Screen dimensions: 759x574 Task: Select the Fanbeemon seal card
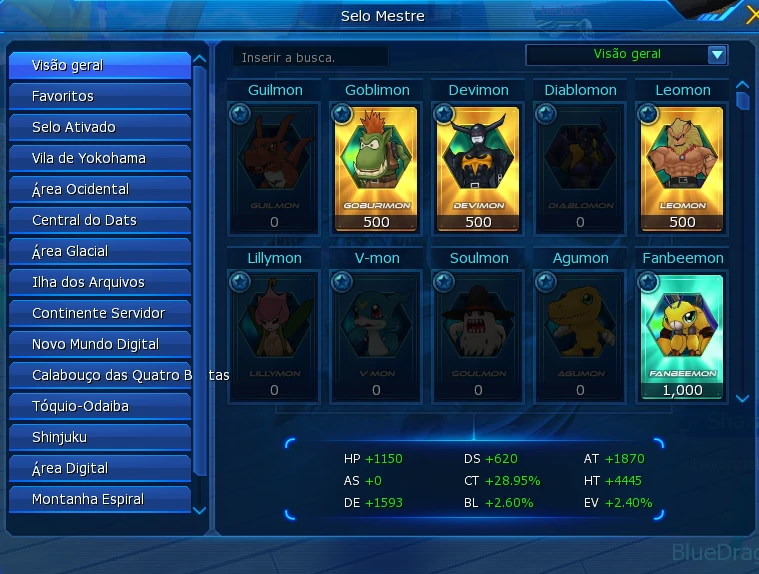[682, 335]
